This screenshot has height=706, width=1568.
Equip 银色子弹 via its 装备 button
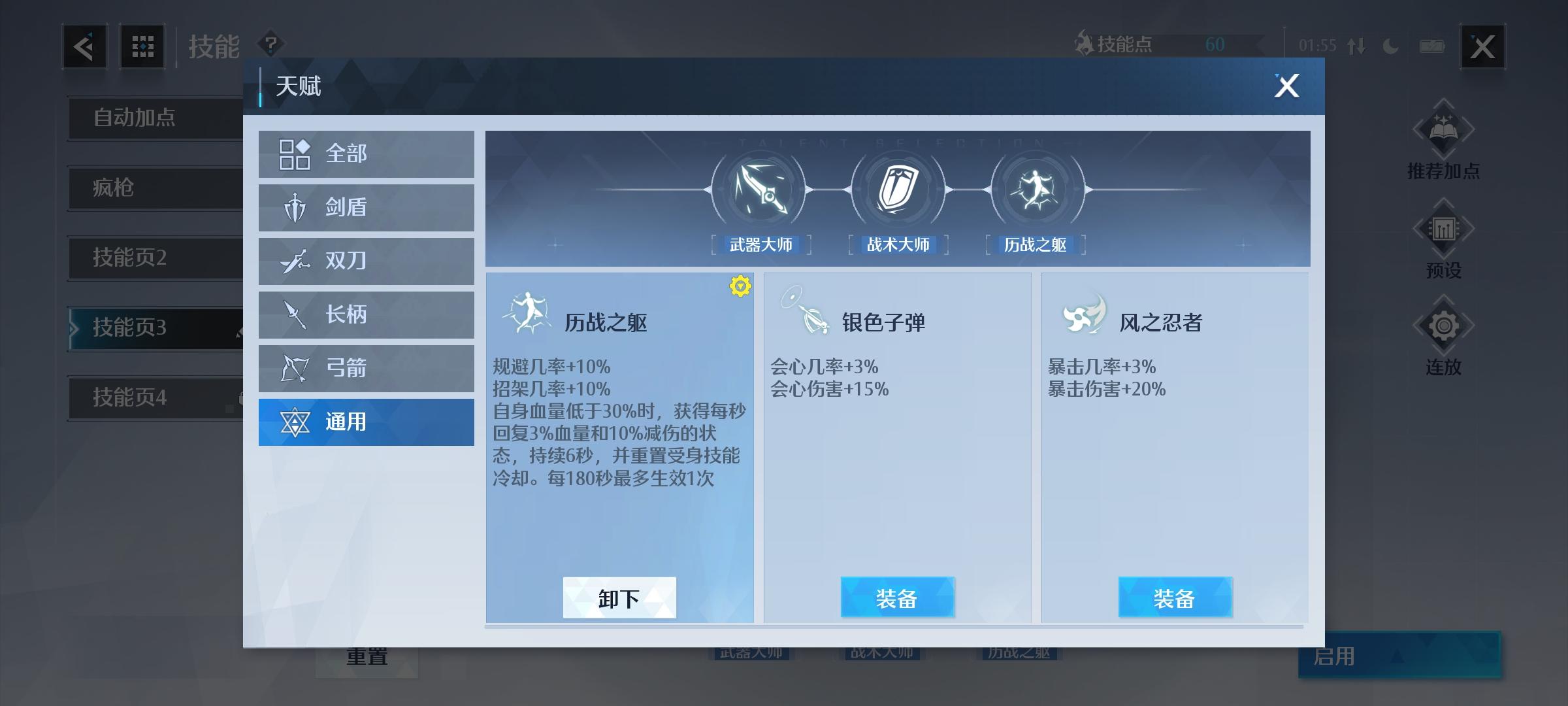pyautogui.click(x=897, y=597)
